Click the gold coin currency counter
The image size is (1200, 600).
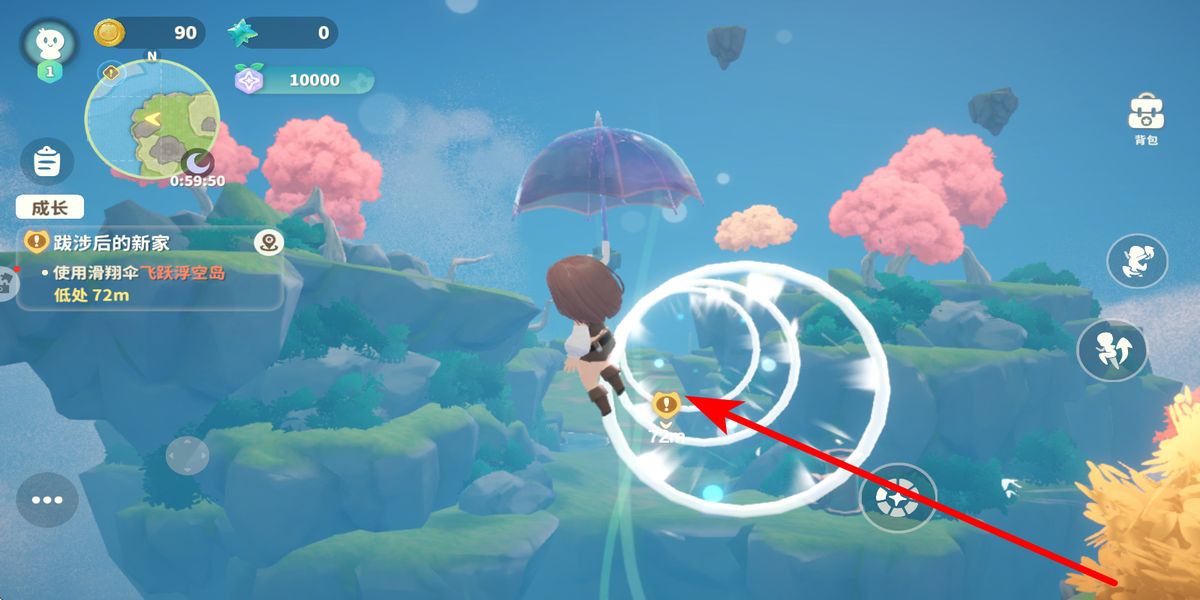pos(150,33)
